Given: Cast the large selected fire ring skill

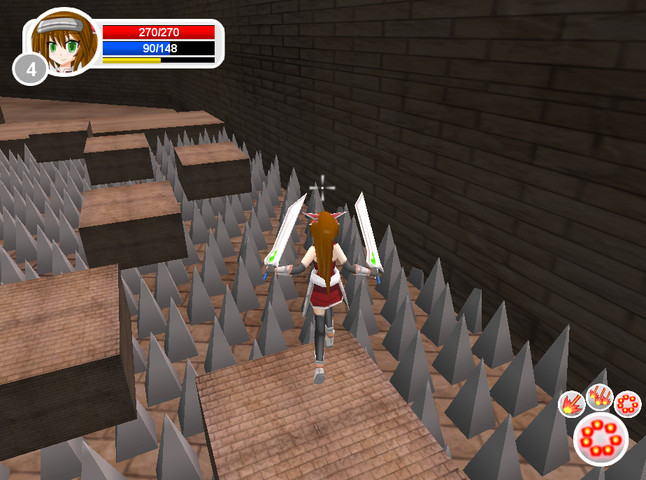Looking at the screenshot, I should point(601,439).
